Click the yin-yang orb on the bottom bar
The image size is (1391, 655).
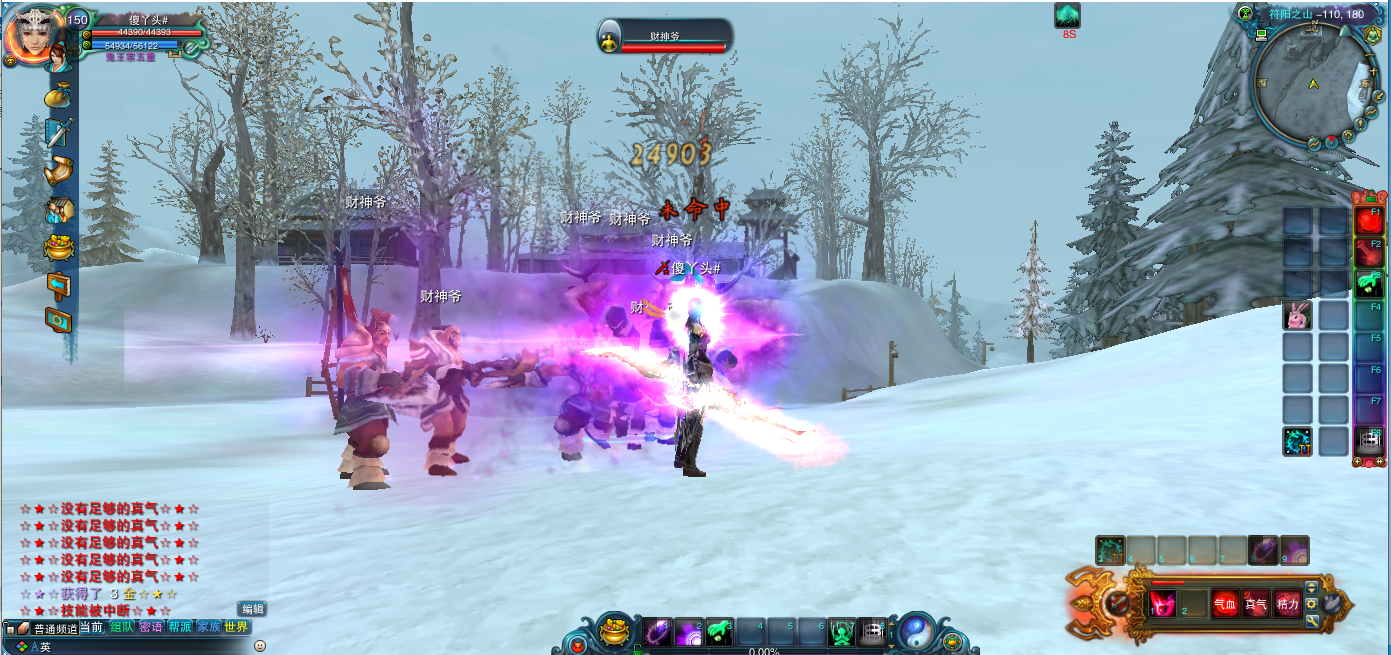[915, 632]
